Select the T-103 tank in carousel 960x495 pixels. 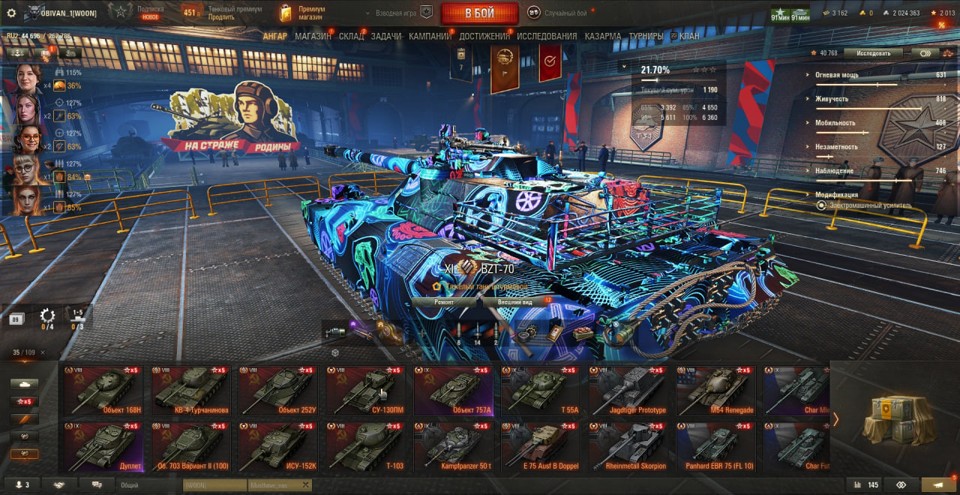[x=366, y=445]
